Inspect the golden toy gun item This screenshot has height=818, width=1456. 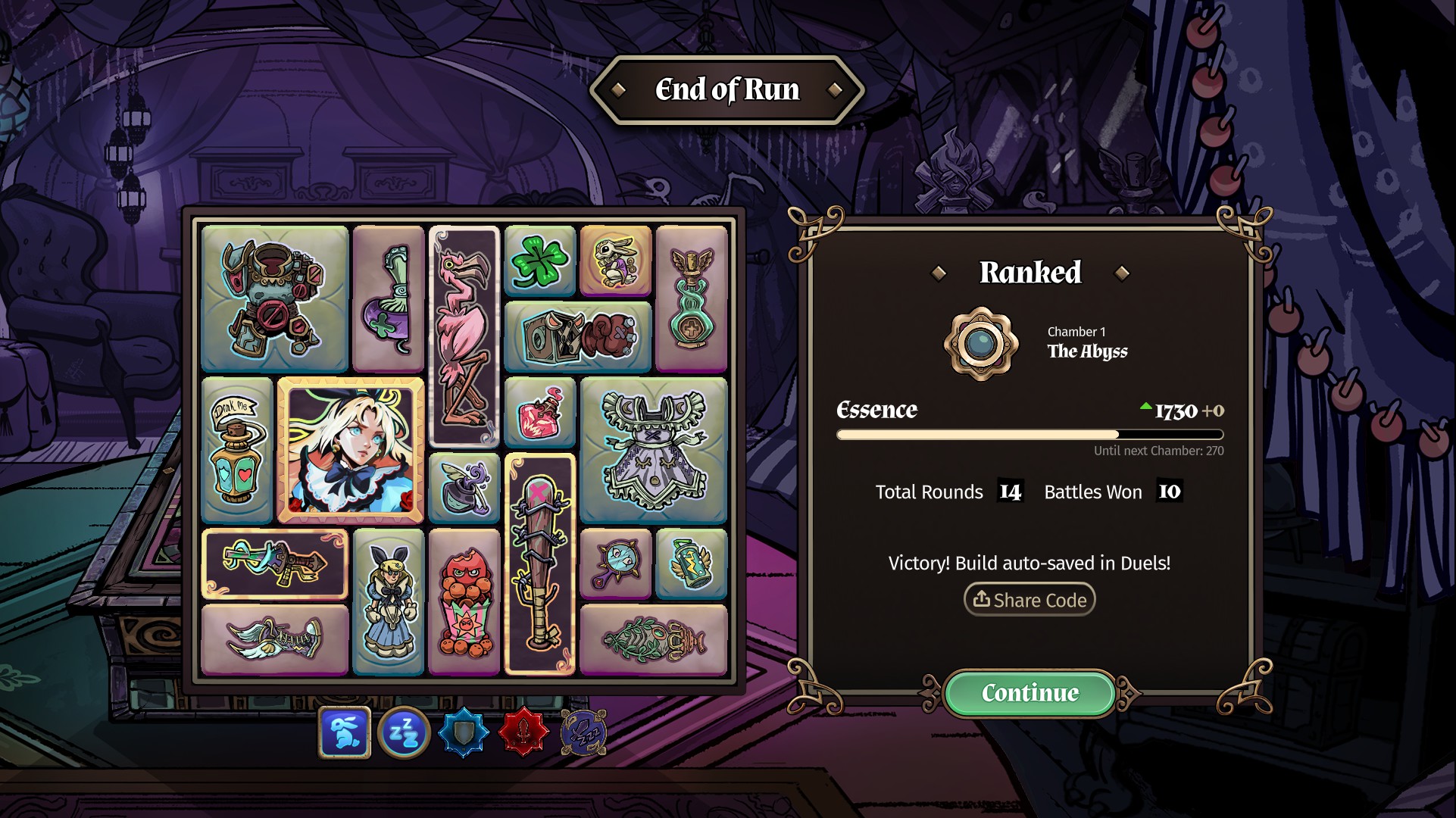(x=275, y=564)
